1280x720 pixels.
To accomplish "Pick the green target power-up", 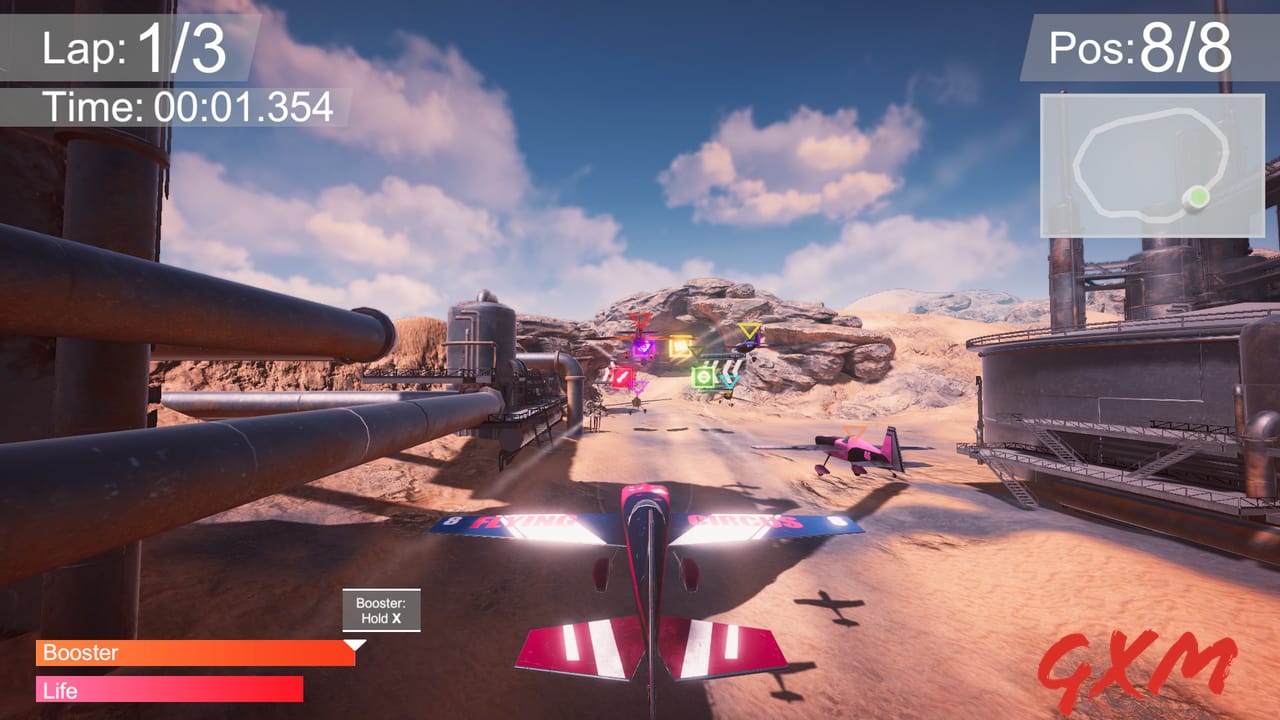I will [x=704, y=375].
